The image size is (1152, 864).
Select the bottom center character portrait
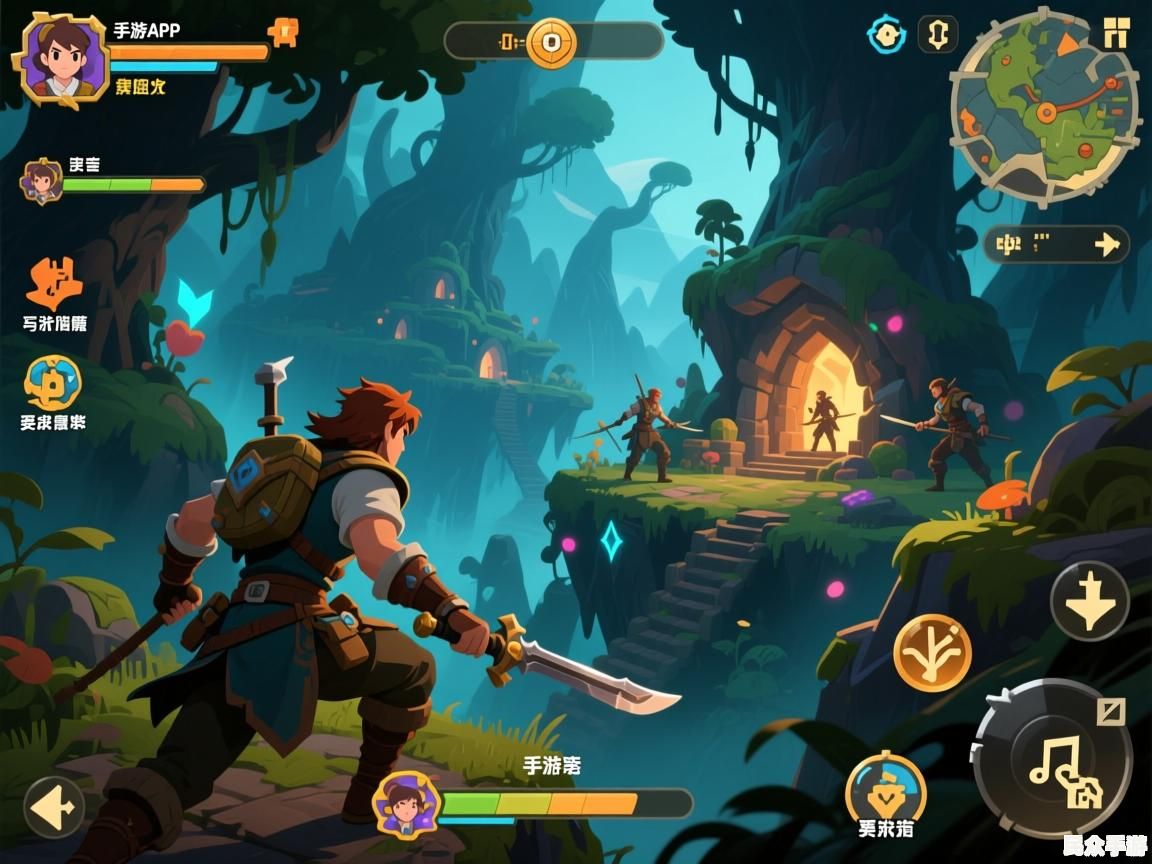406,803
